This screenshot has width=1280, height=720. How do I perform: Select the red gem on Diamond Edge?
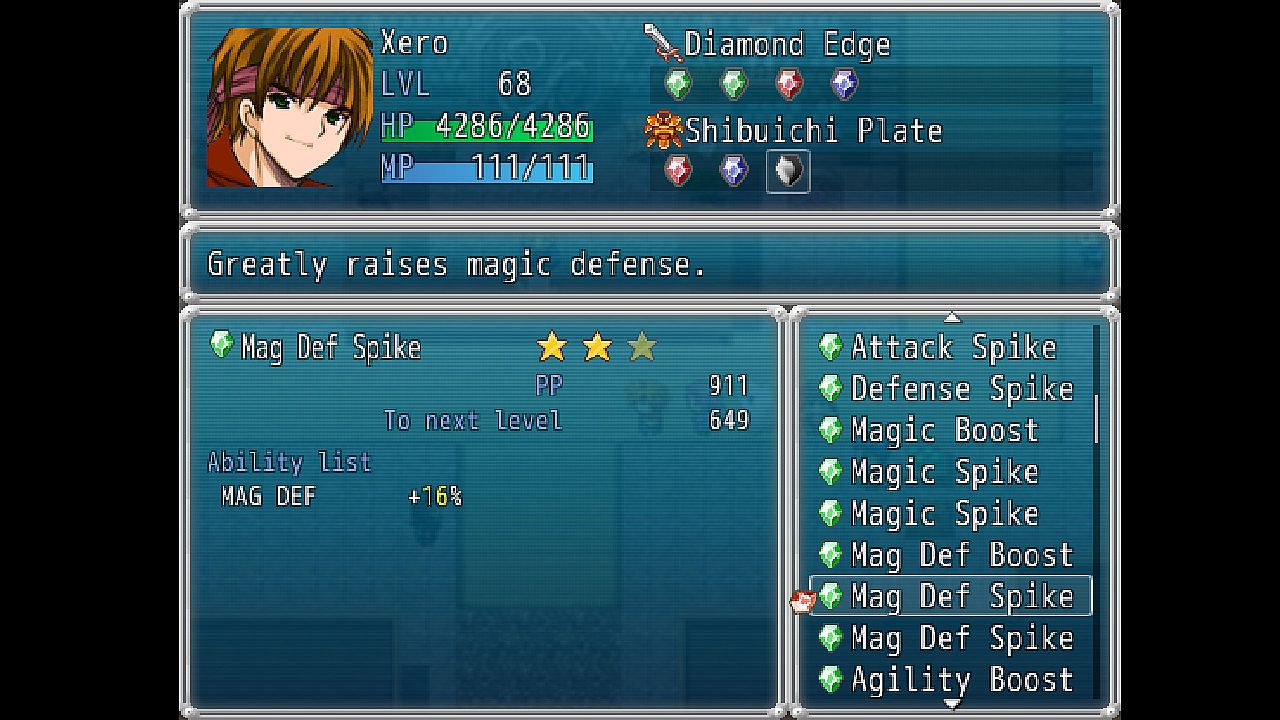789,84
